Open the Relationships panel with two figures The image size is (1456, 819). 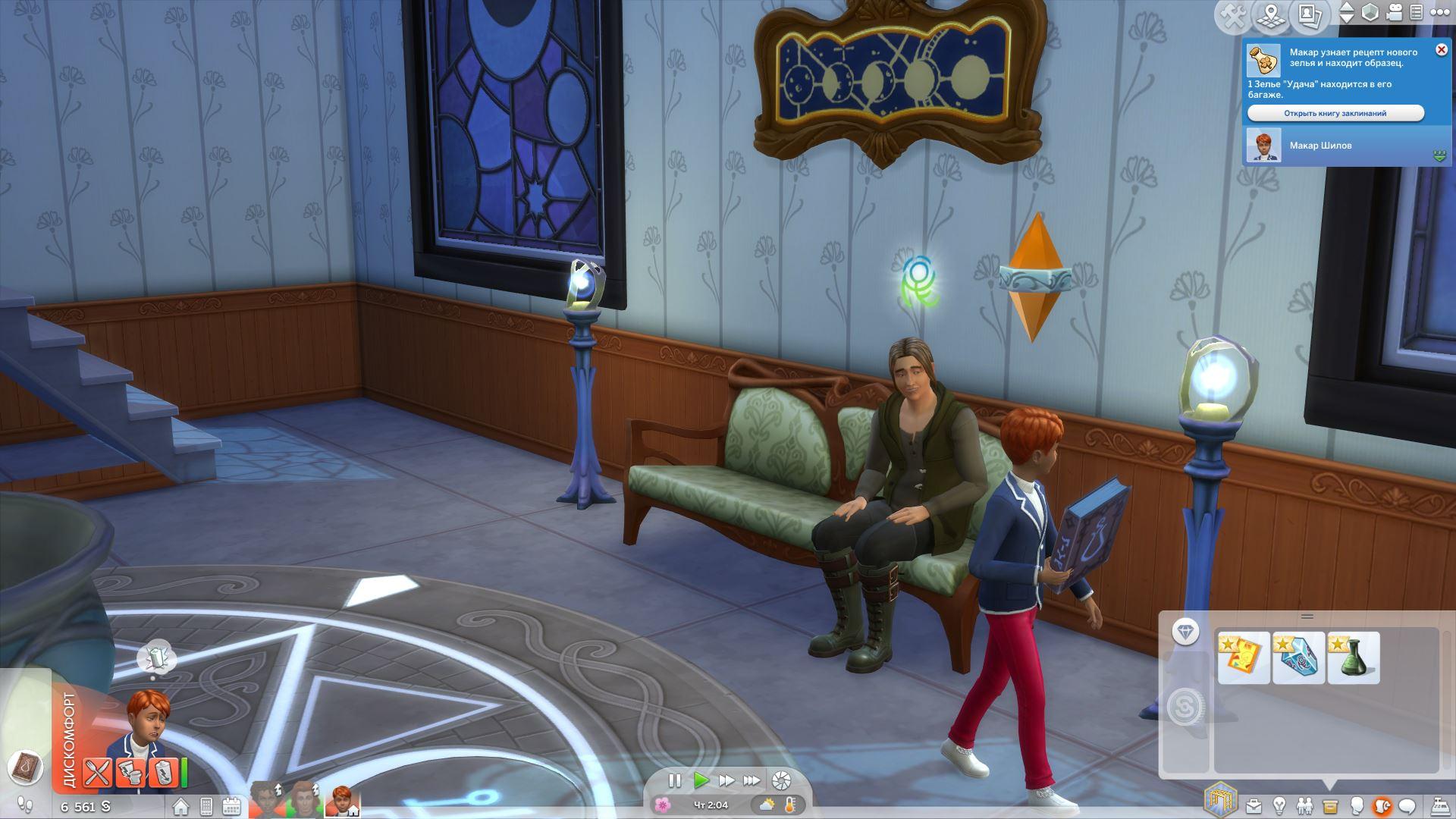[x=1304, y=805]
